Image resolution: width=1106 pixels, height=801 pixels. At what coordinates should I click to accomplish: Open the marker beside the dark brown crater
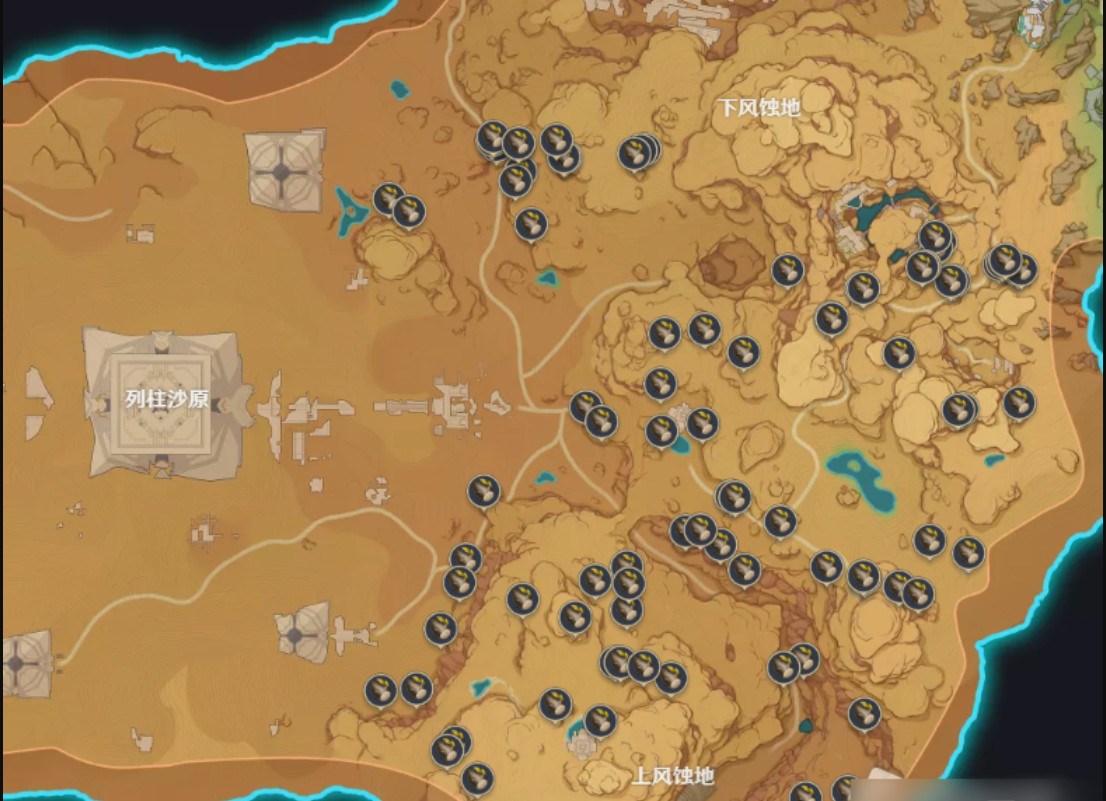coord(787,270)
